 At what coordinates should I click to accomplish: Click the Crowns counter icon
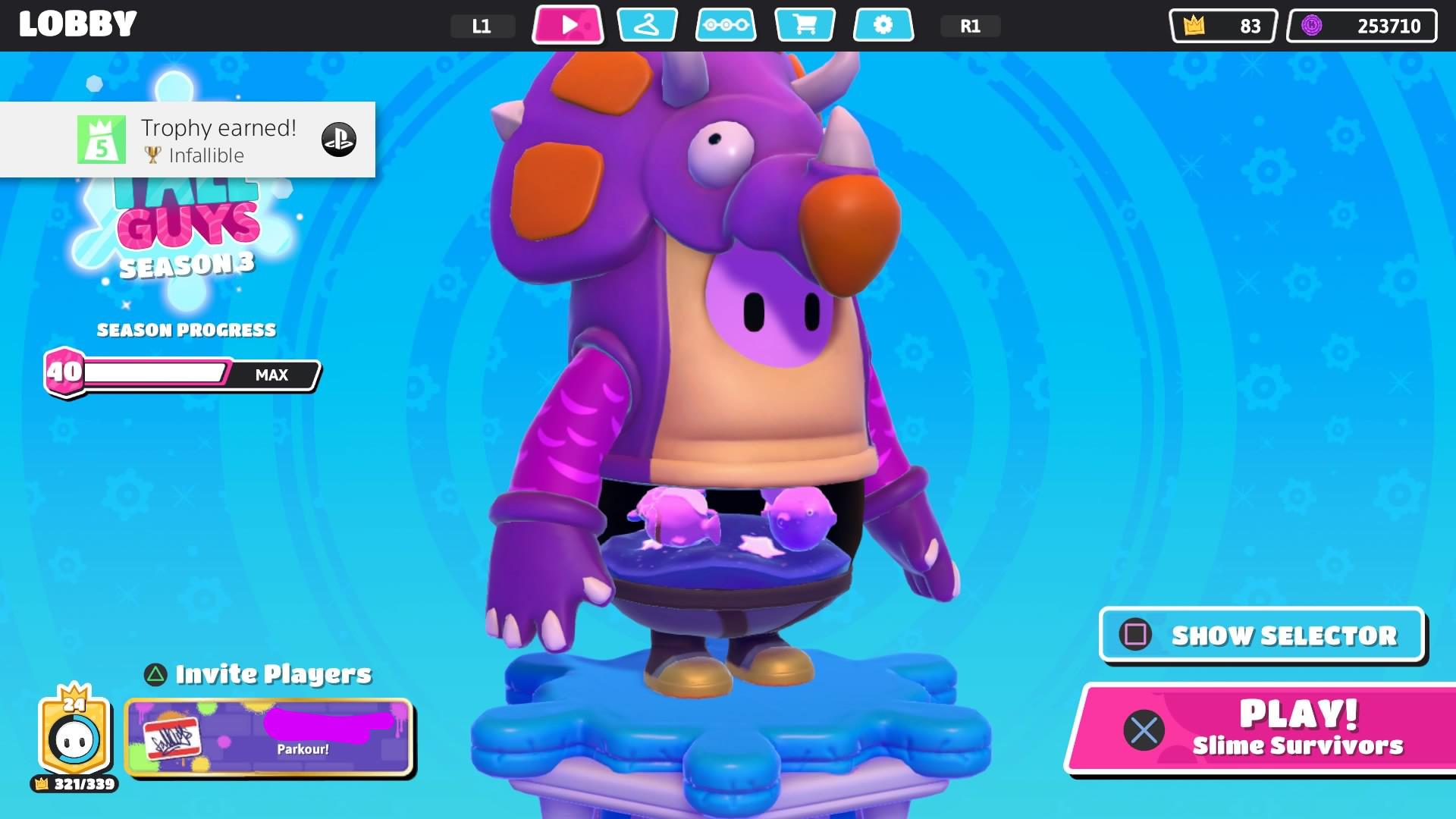point(1195,25)
